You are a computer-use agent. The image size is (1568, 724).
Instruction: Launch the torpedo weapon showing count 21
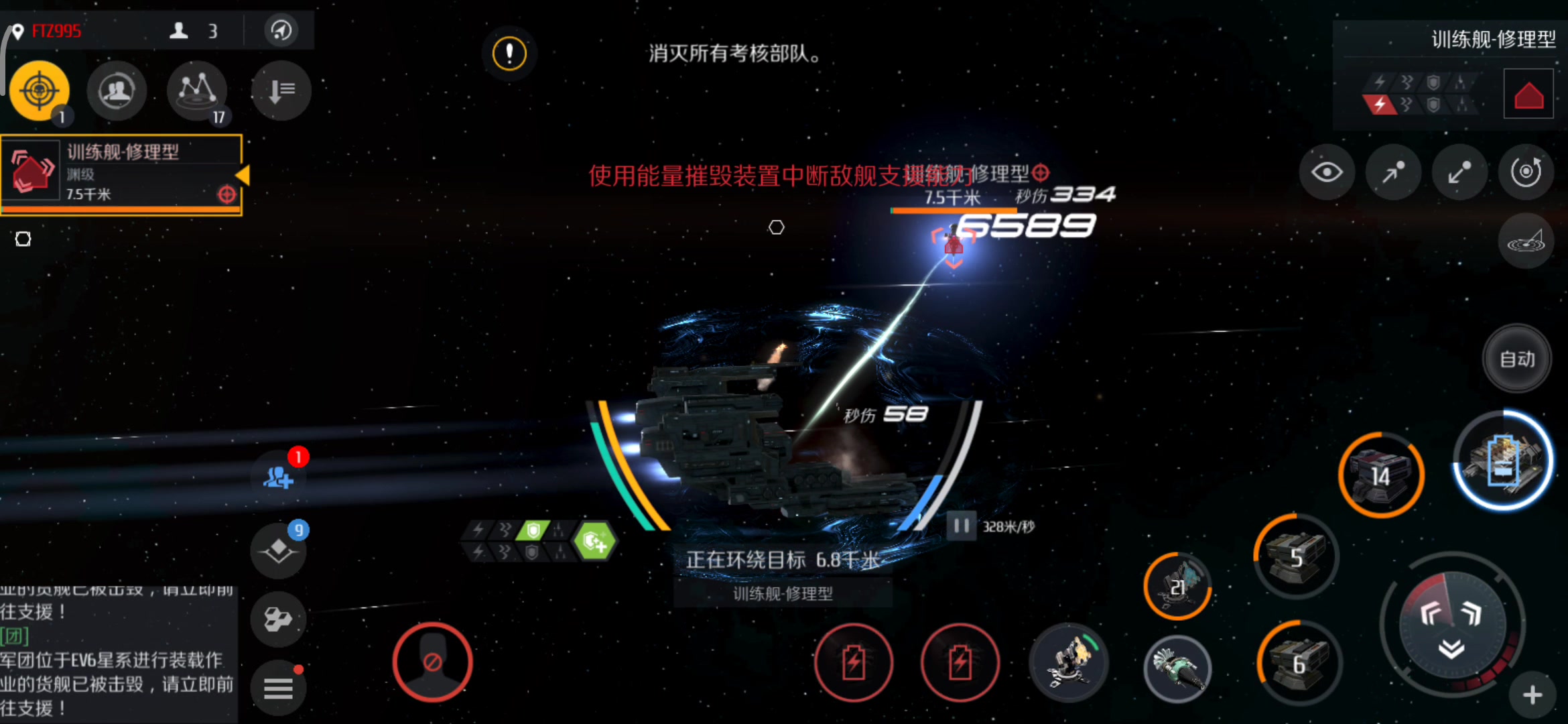tap(1177, 585)
